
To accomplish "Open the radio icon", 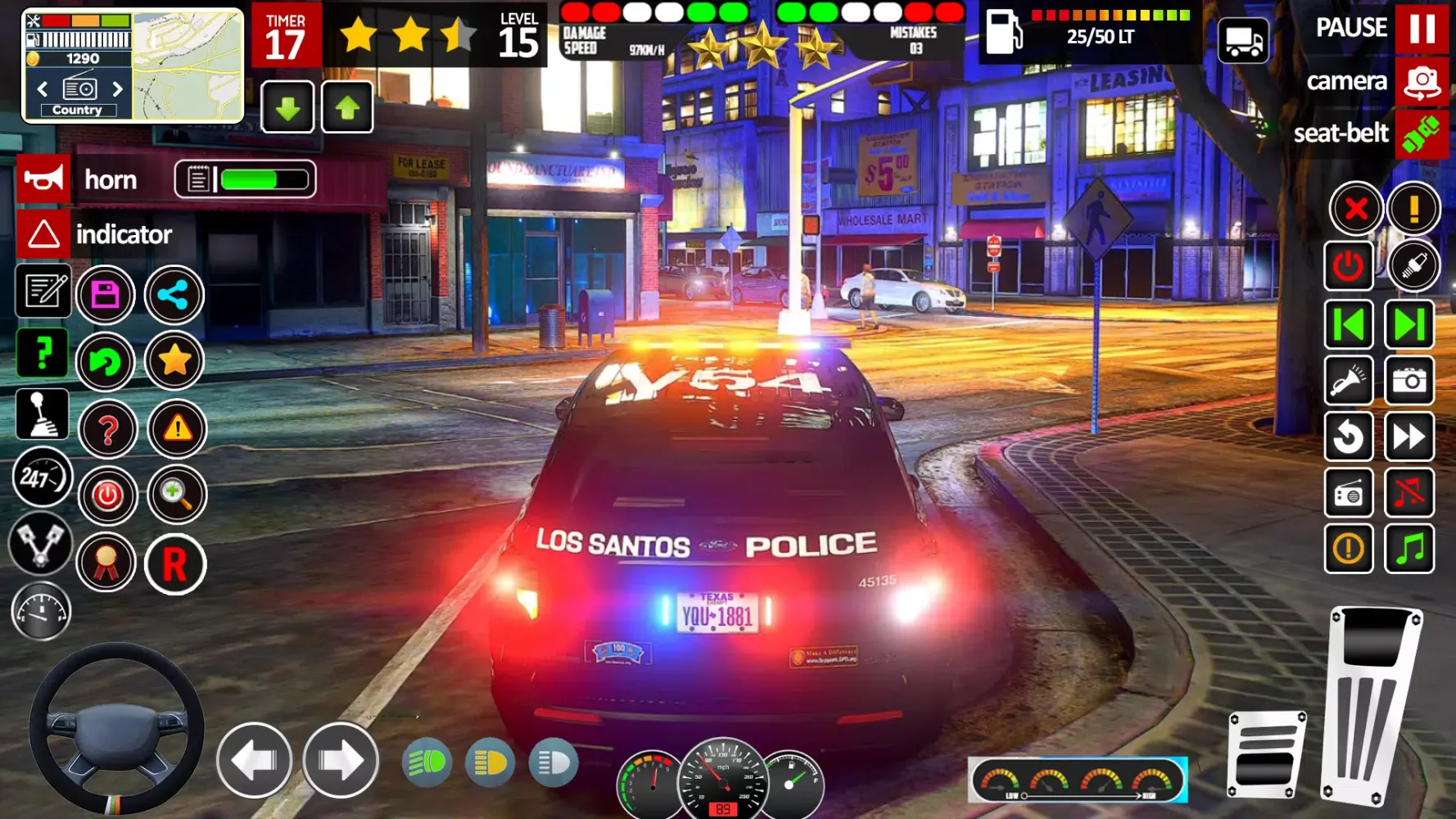I will (x=1349, y=492).
